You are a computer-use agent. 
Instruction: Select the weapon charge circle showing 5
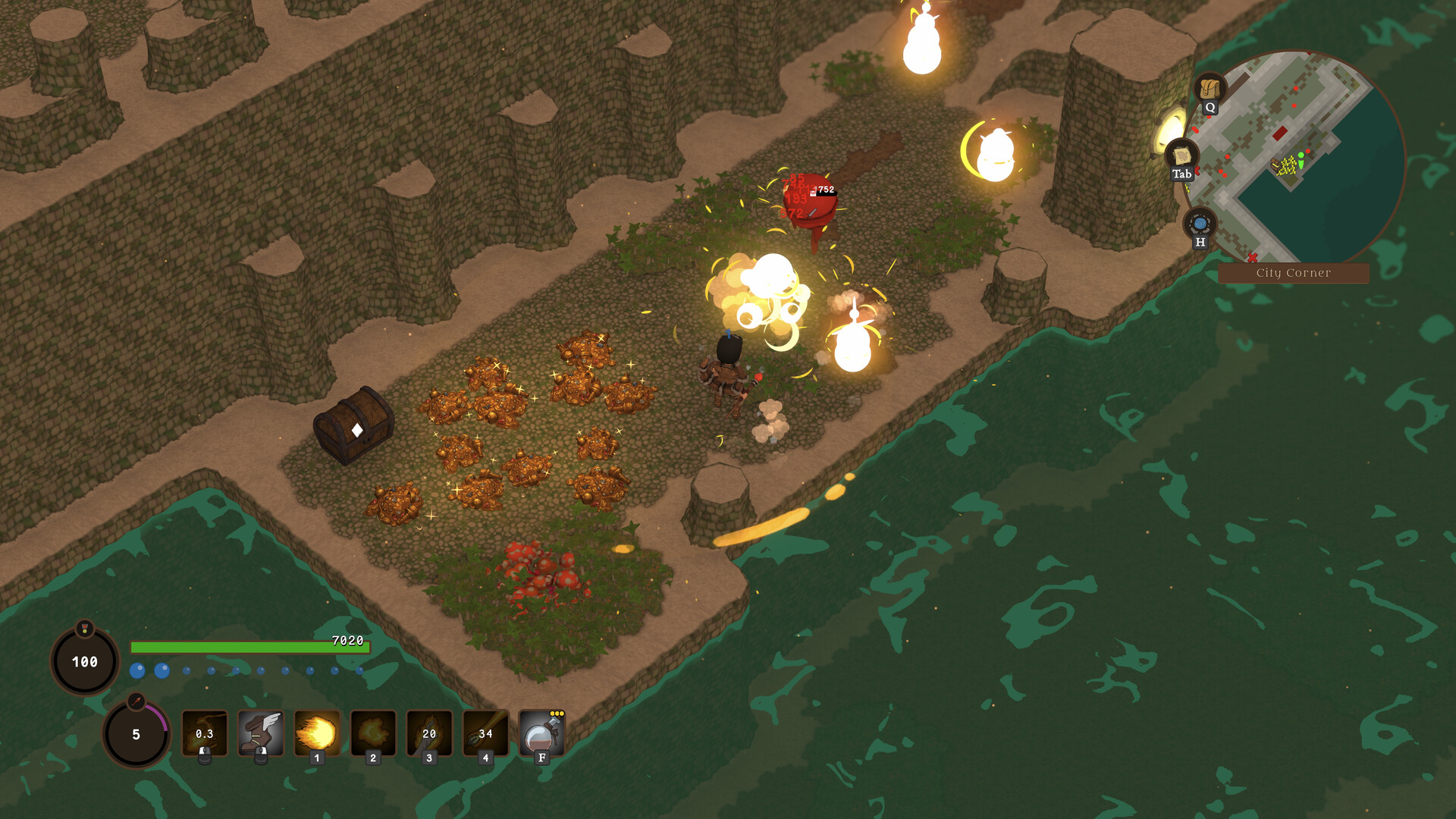(136, 734)
